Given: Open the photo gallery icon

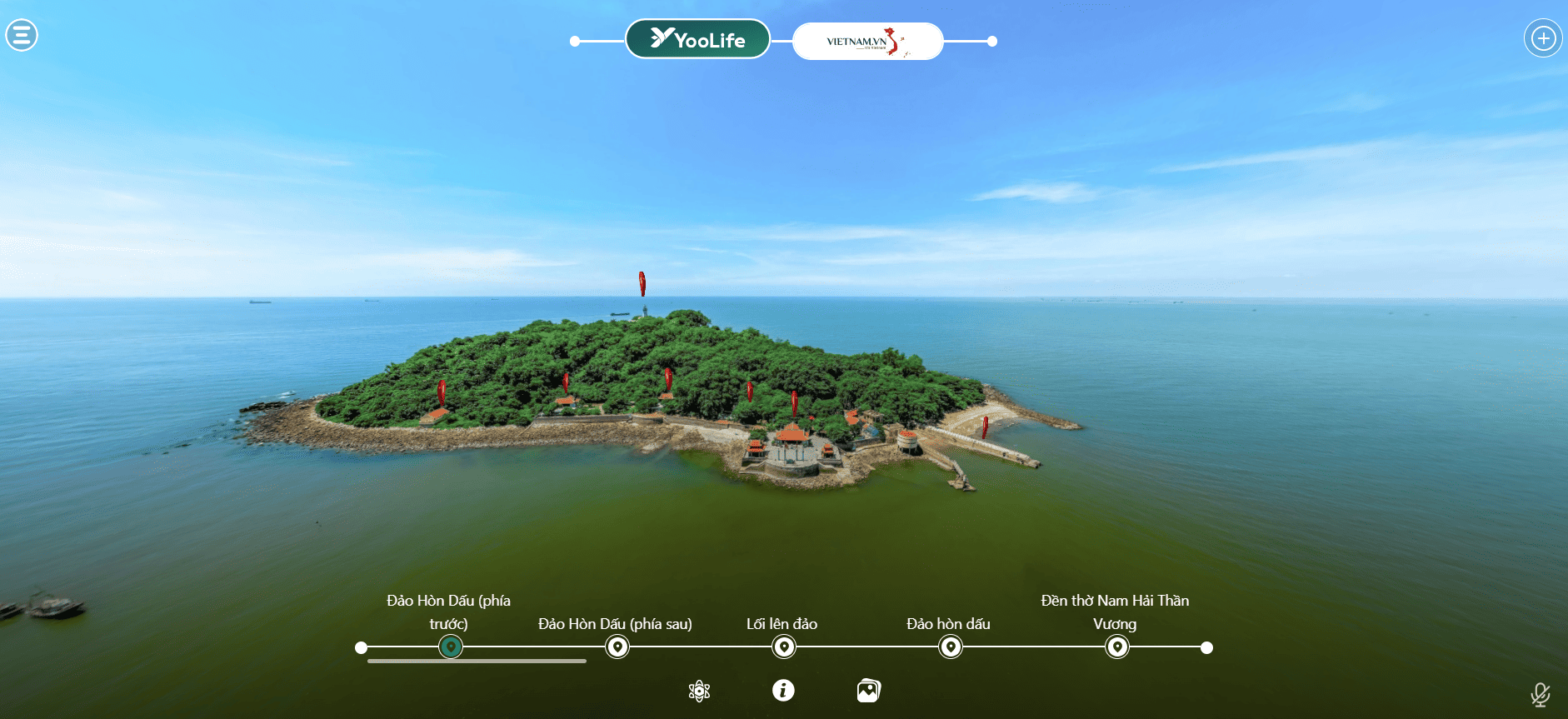Looking at the screenshot, I should pyautogui.click(x=868, y=691).
